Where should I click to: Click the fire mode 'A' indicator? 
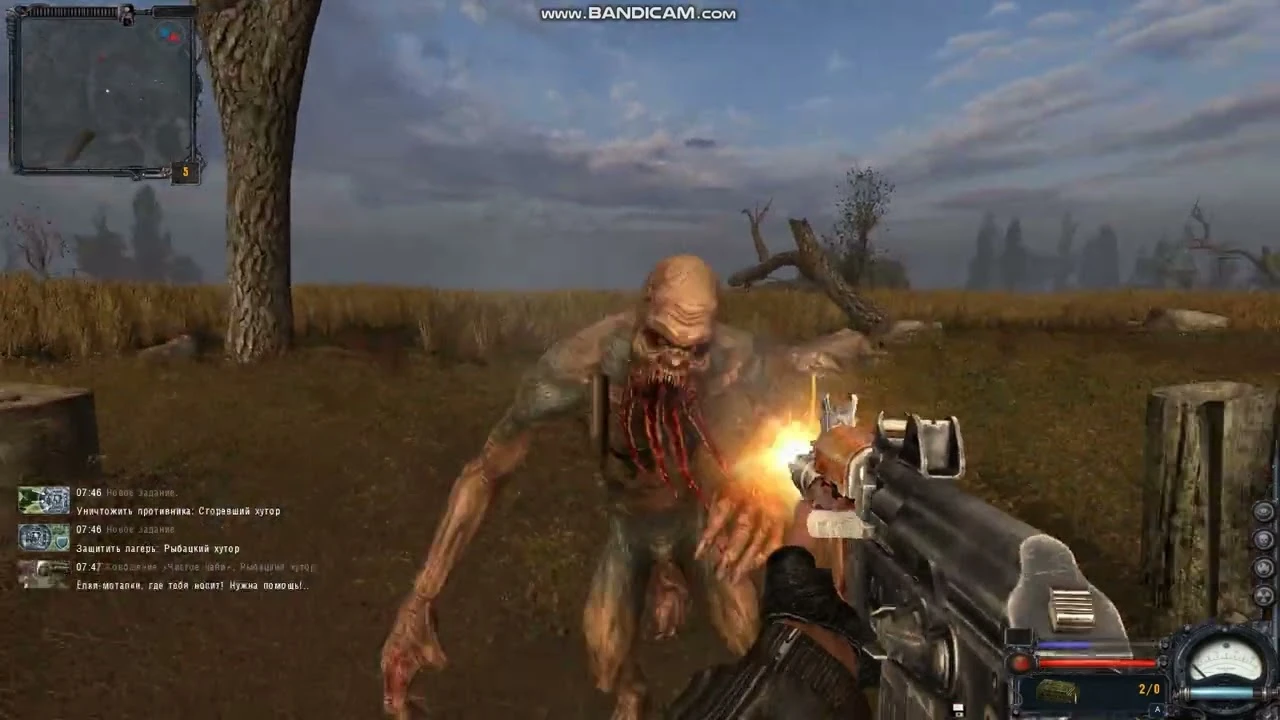click(x=1157, y=708)
